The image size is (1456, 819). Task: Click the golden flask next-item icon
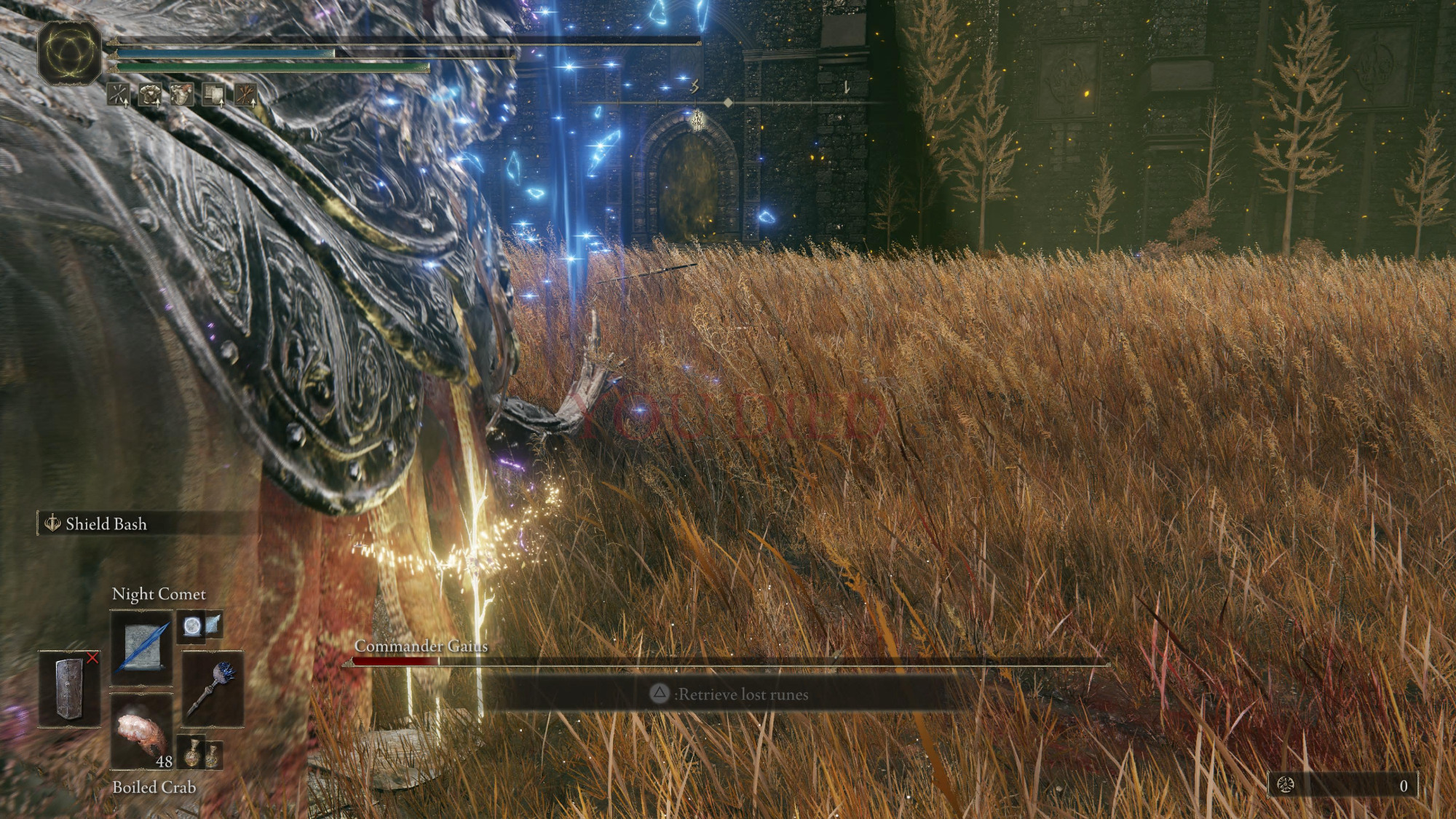pyautogui.click(x=192, y=753)
